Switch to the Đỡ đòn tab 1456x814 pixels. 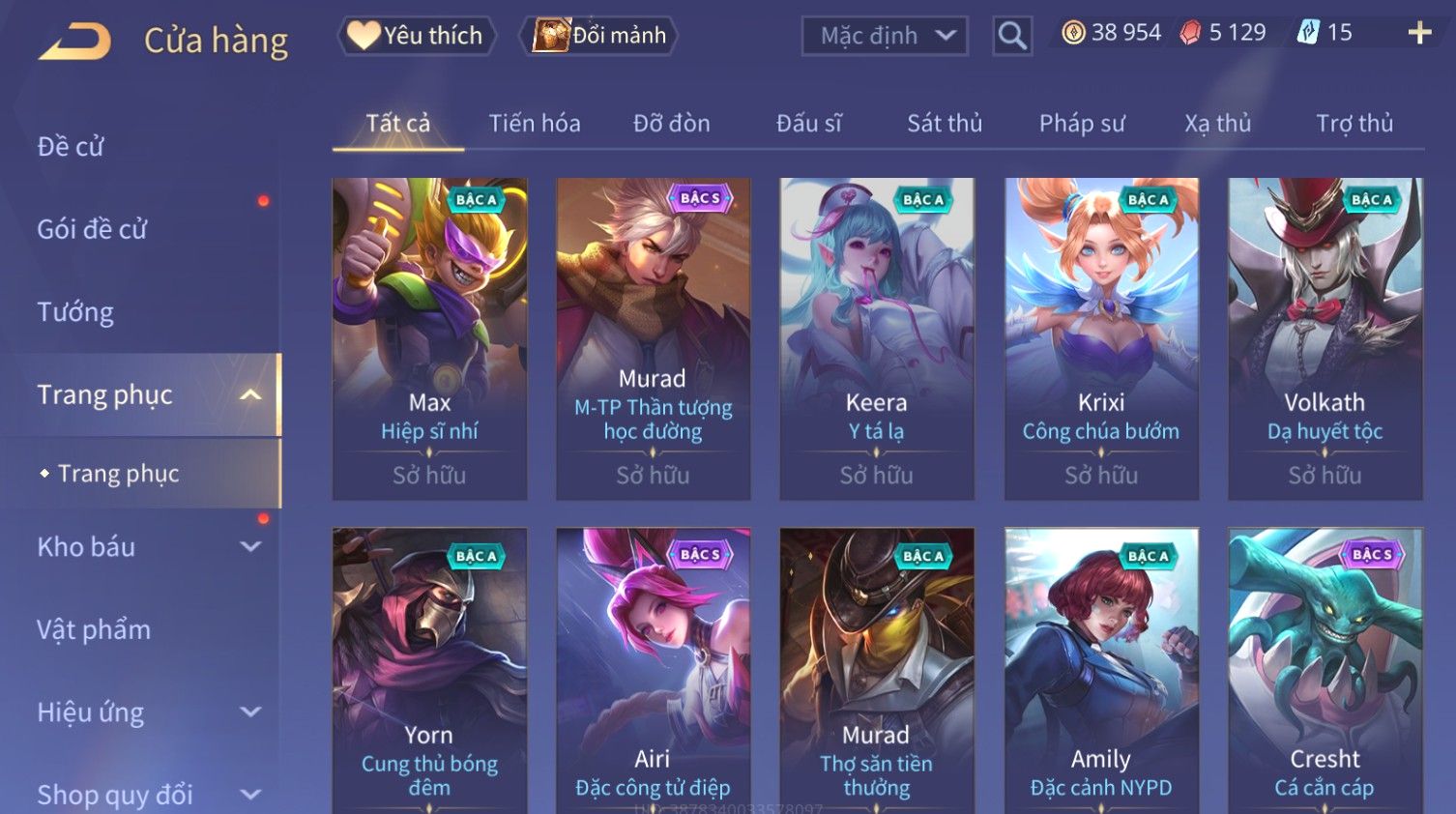671,124
